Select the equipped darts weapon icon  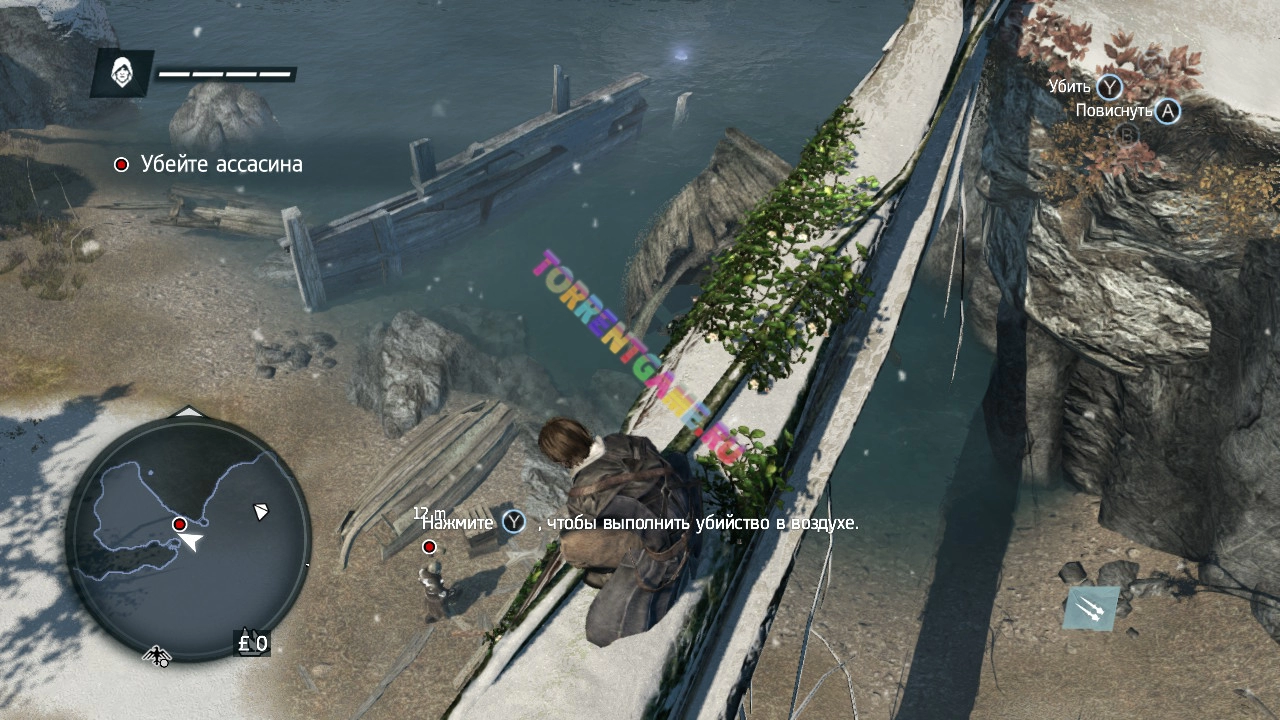[1091, 609]
